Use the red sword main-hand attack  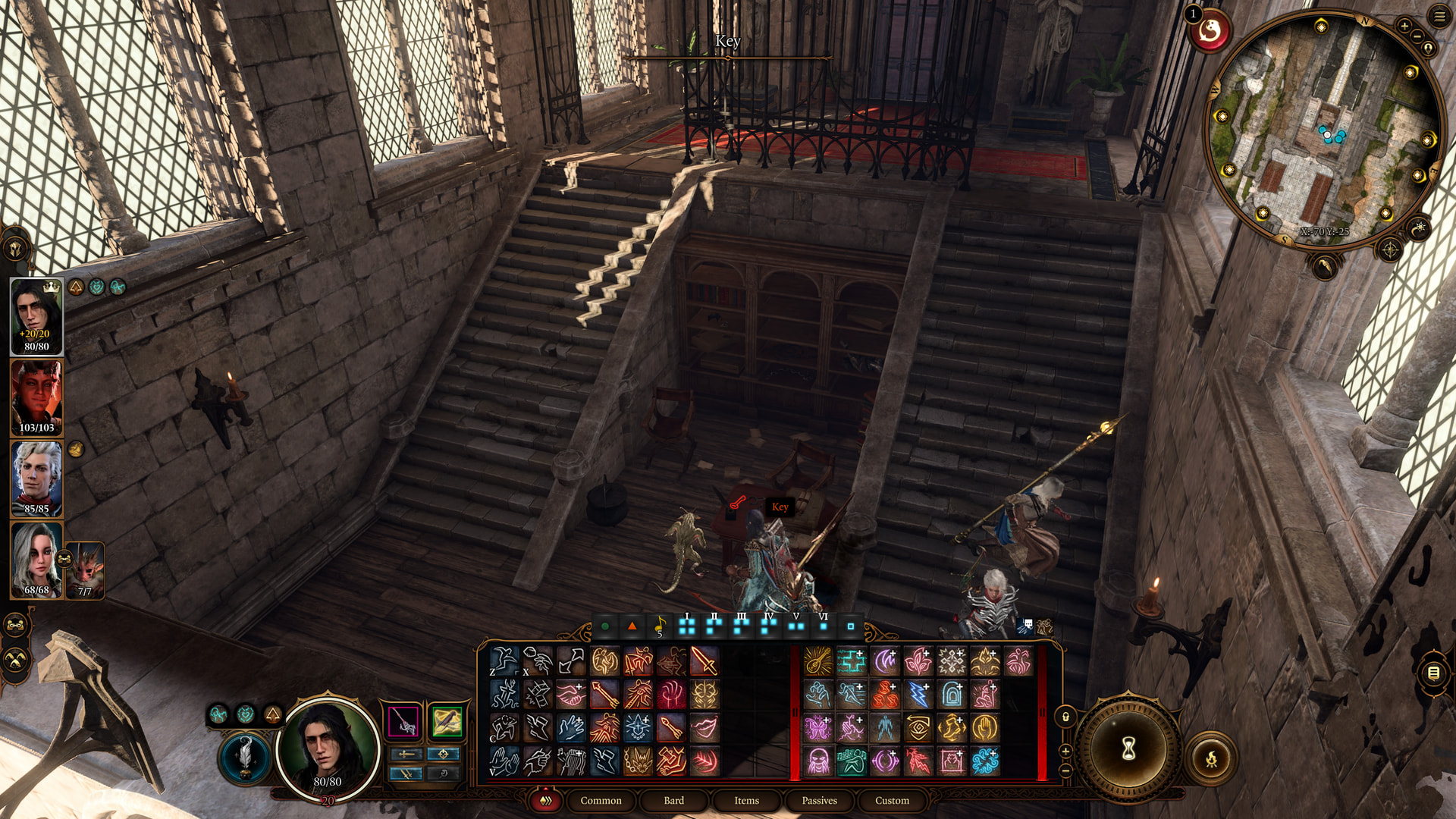click(704, 661)
